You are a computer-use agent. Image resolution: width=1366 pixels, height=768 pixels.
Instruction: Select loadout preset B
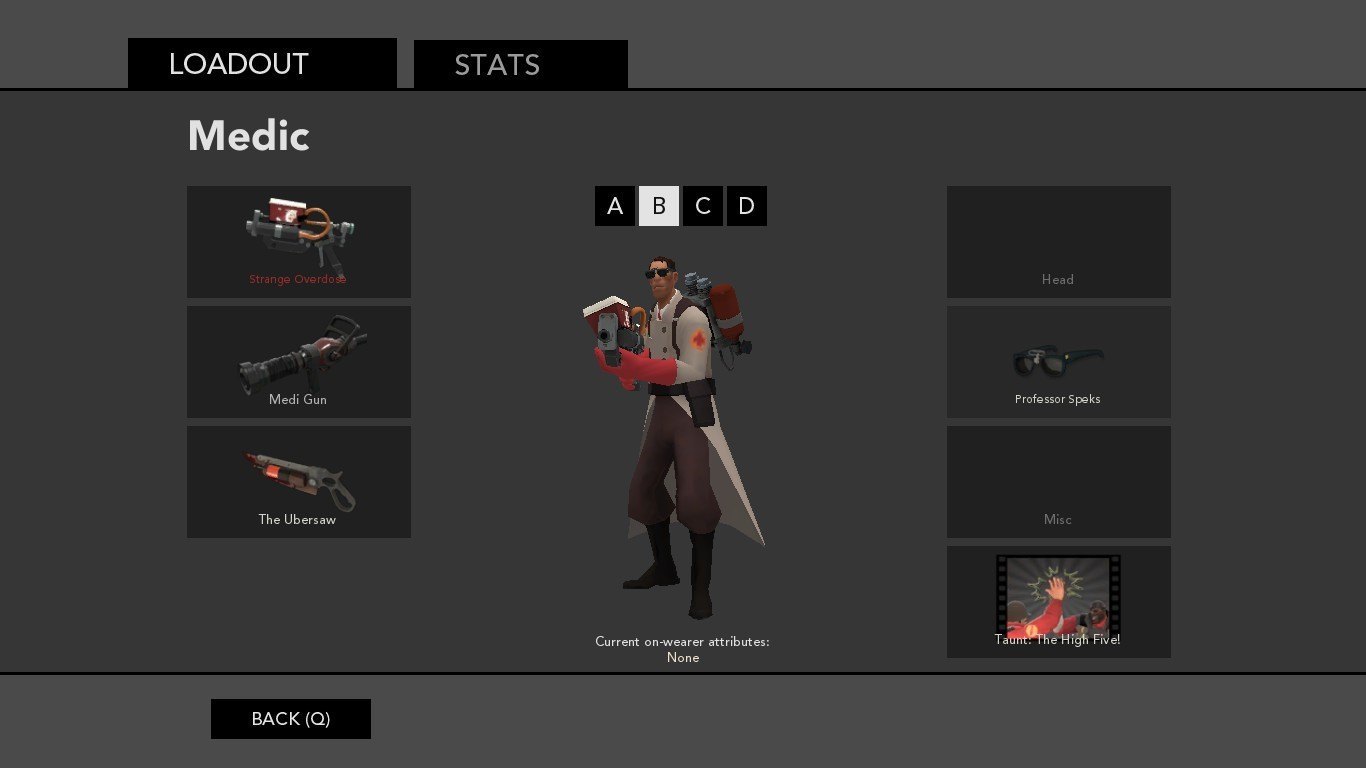(x=659, y=206)
